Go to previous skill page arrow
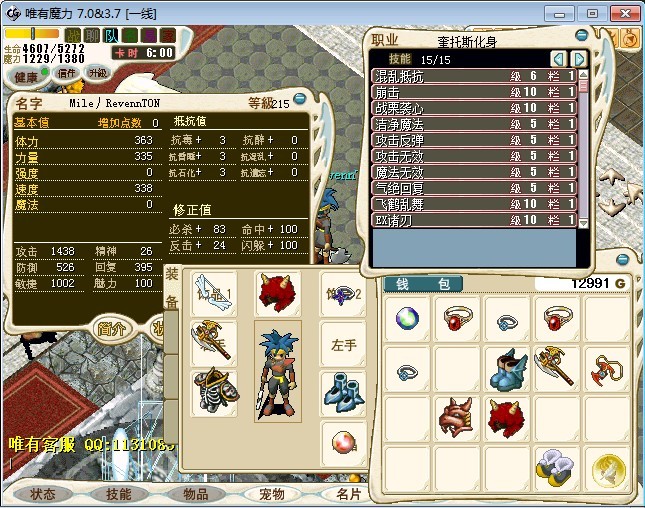The image size is (645, 508). (x=559, y=58)
